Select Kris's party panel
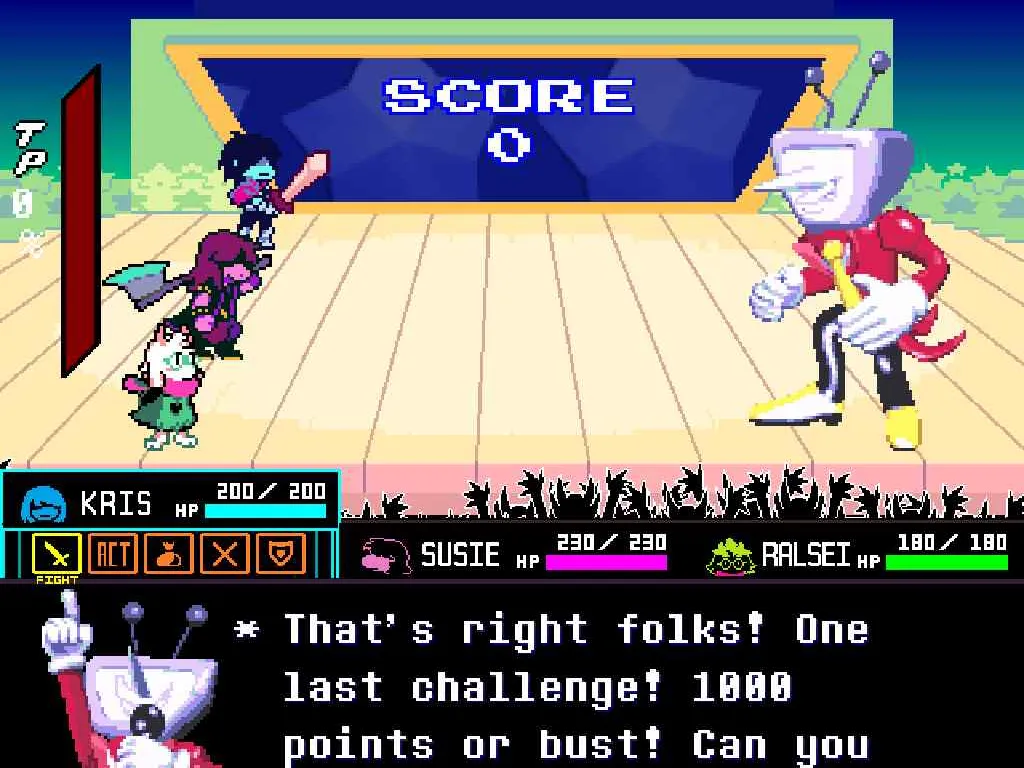The image size is (1024, 768). pyautogui.click(x=171, y=501)
